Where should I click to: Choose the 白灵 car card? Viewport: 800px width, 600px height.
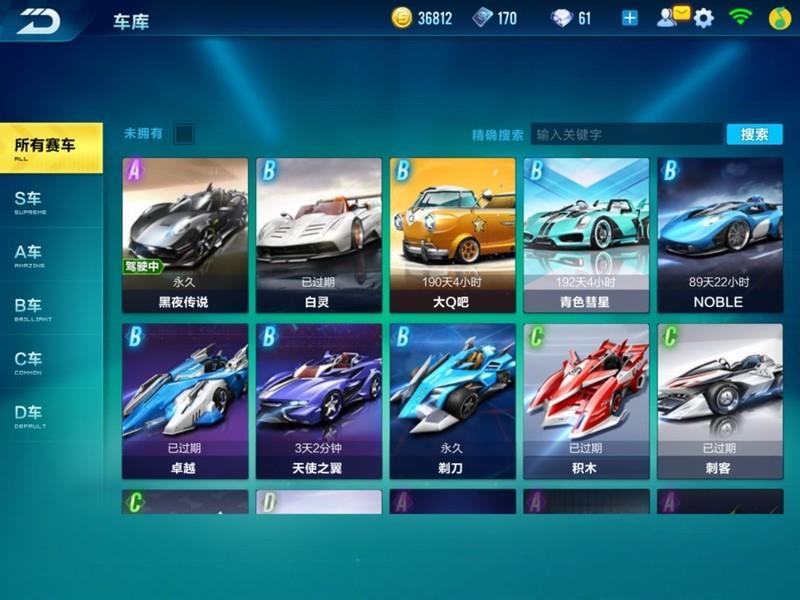319,235
